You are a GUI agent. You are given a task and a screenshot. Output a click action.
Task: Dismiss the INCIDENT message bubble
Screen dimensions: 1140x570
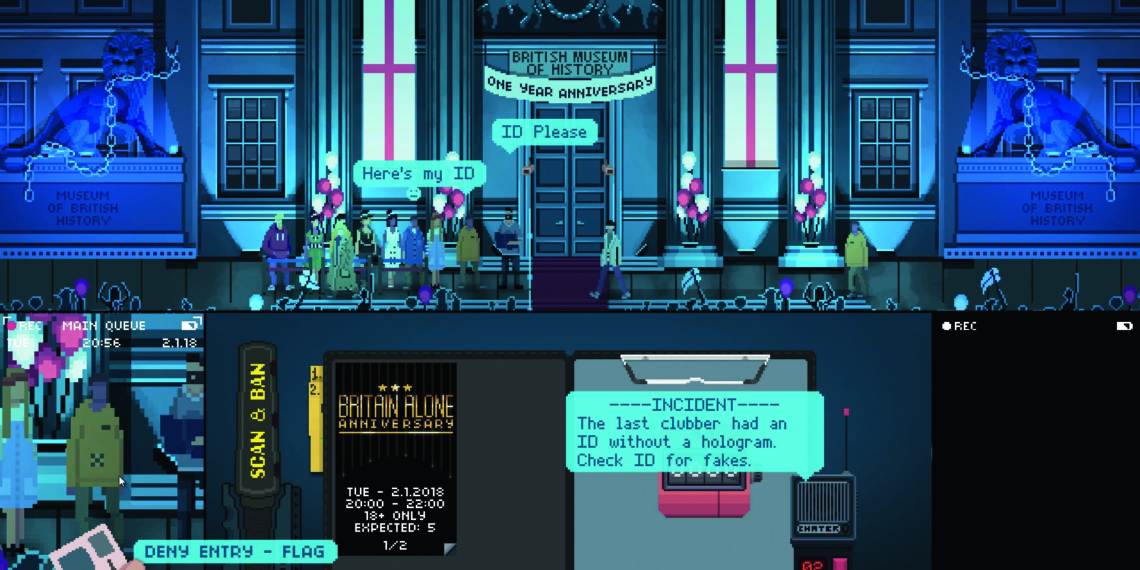click(x=694, y=430)
